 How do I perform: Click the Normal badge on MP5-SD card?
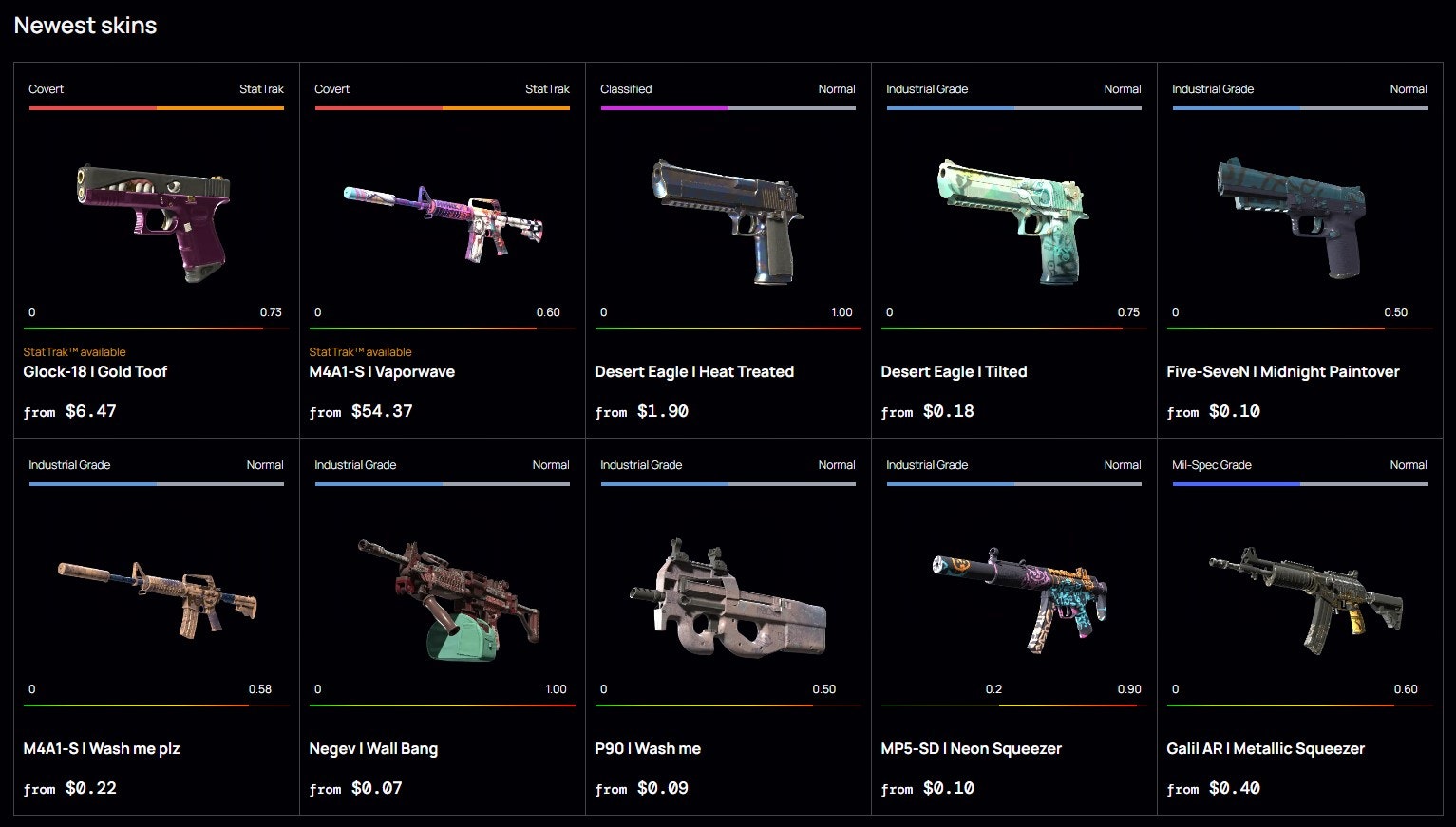pos(1122,464)
